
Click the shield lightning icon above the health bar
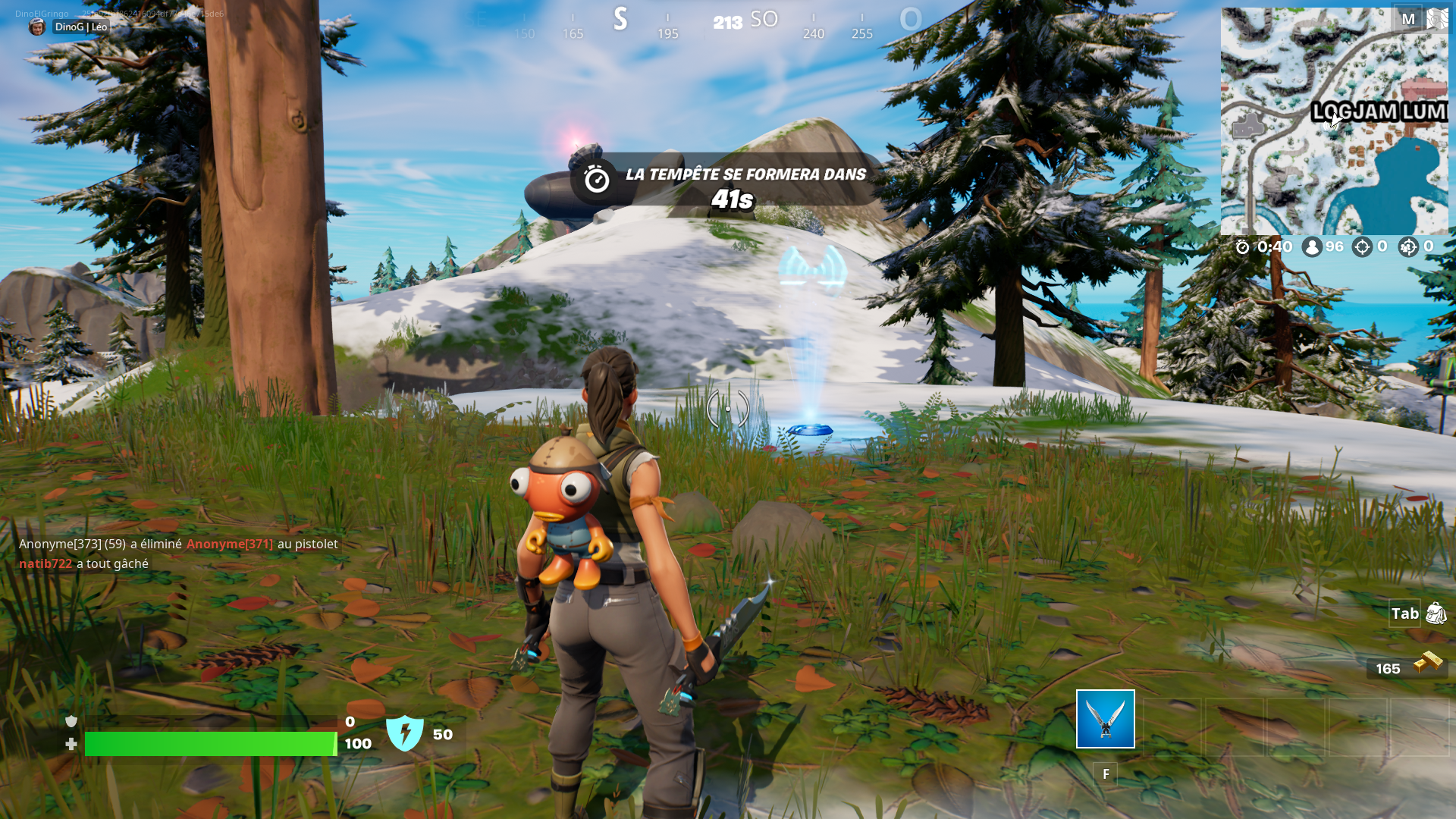tap(406, 733)
